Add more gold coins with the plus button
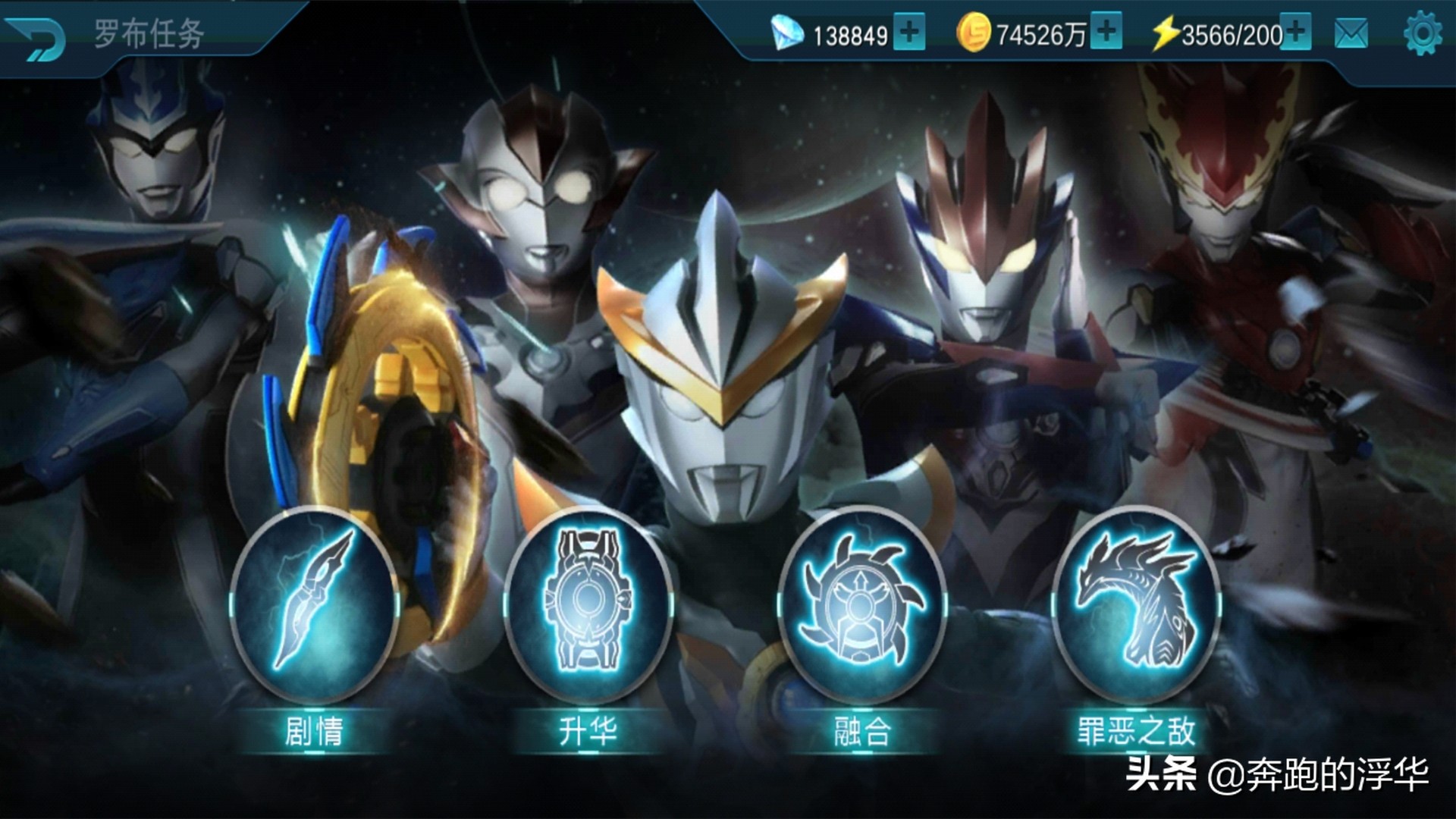1456x819 pixels. 1106,31
